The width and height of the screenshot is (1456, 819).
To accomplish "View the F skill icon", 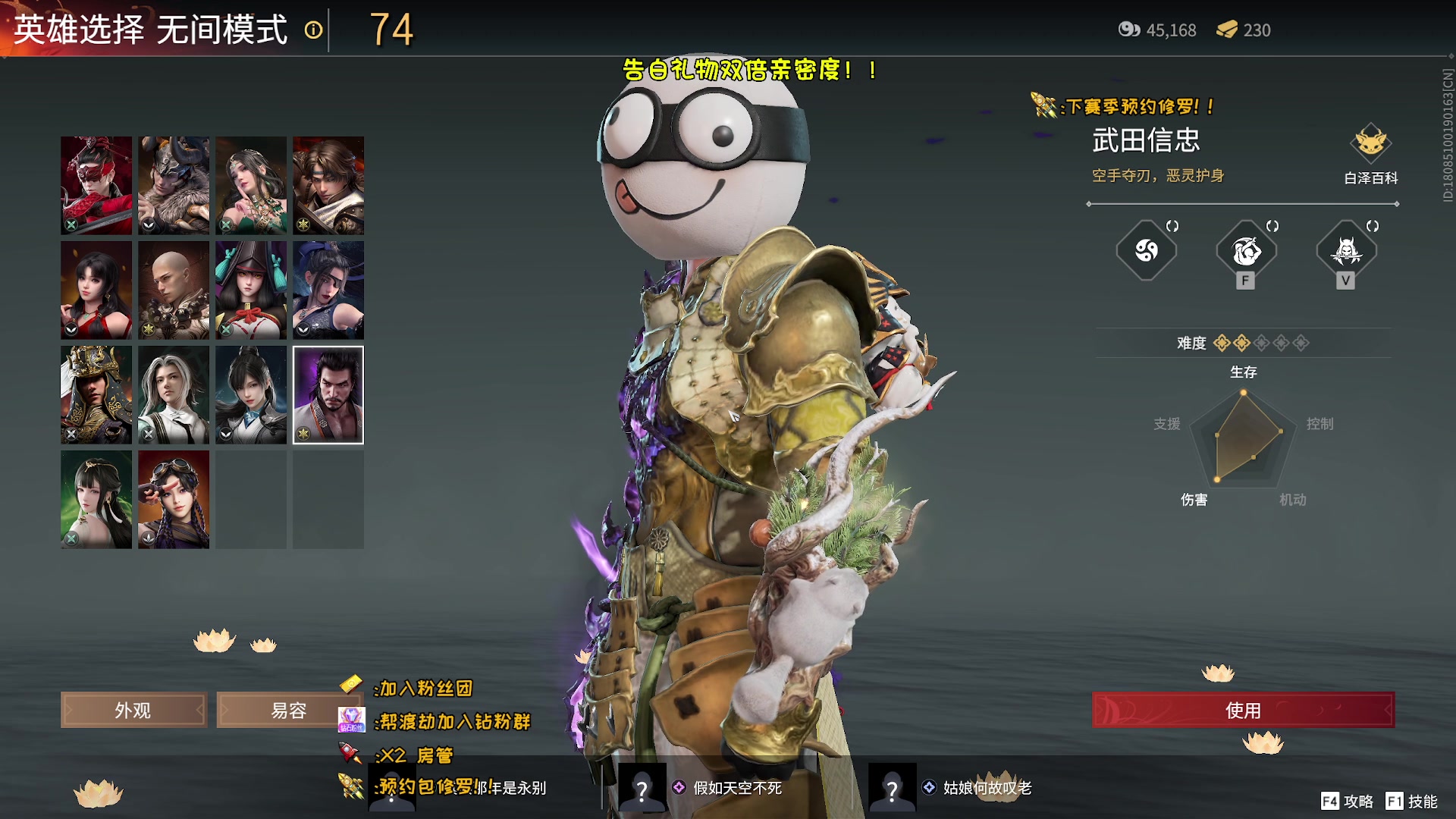I will [1246, 251].
